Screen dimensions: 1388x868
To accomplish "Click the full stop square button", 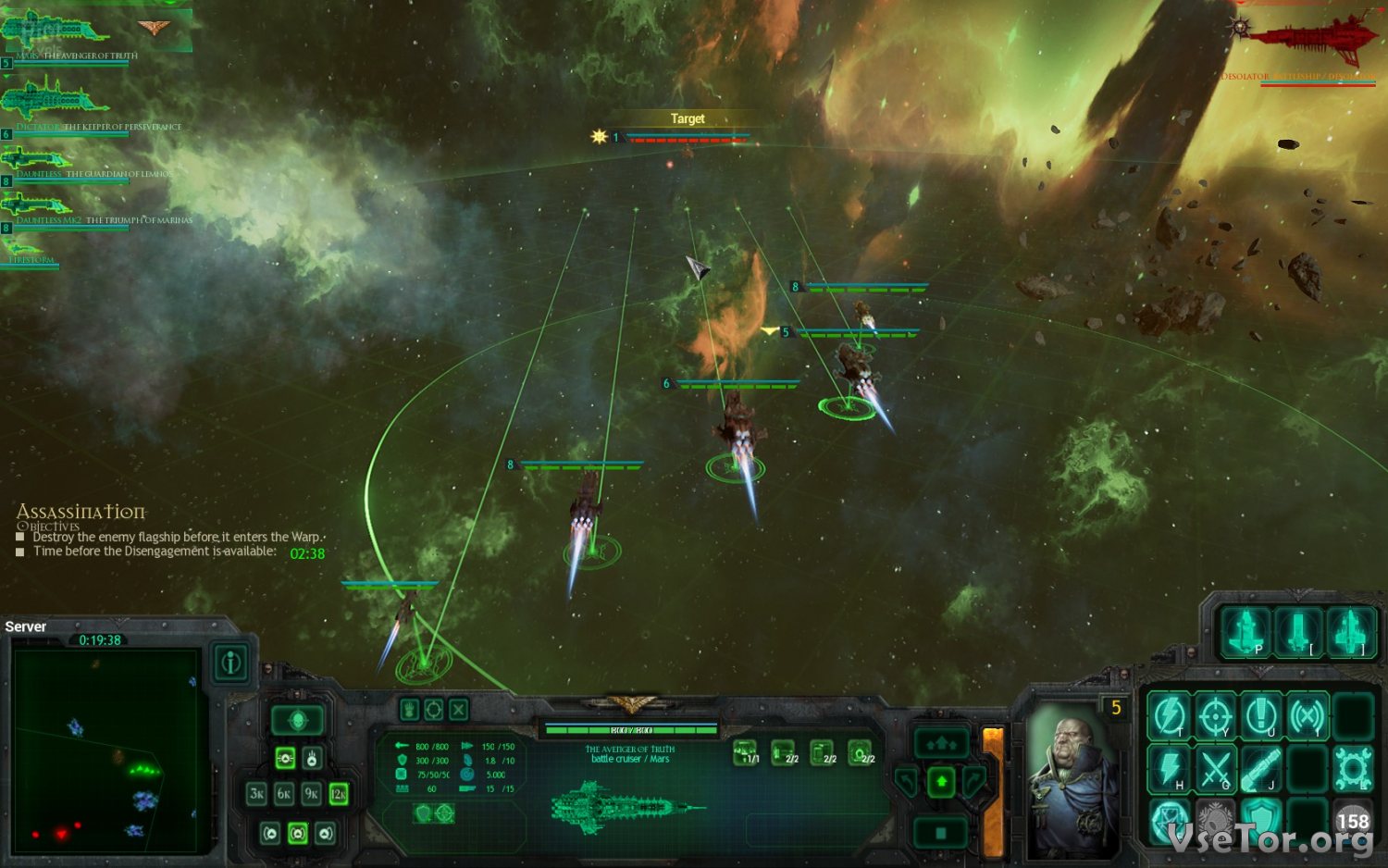I will 941,833.
